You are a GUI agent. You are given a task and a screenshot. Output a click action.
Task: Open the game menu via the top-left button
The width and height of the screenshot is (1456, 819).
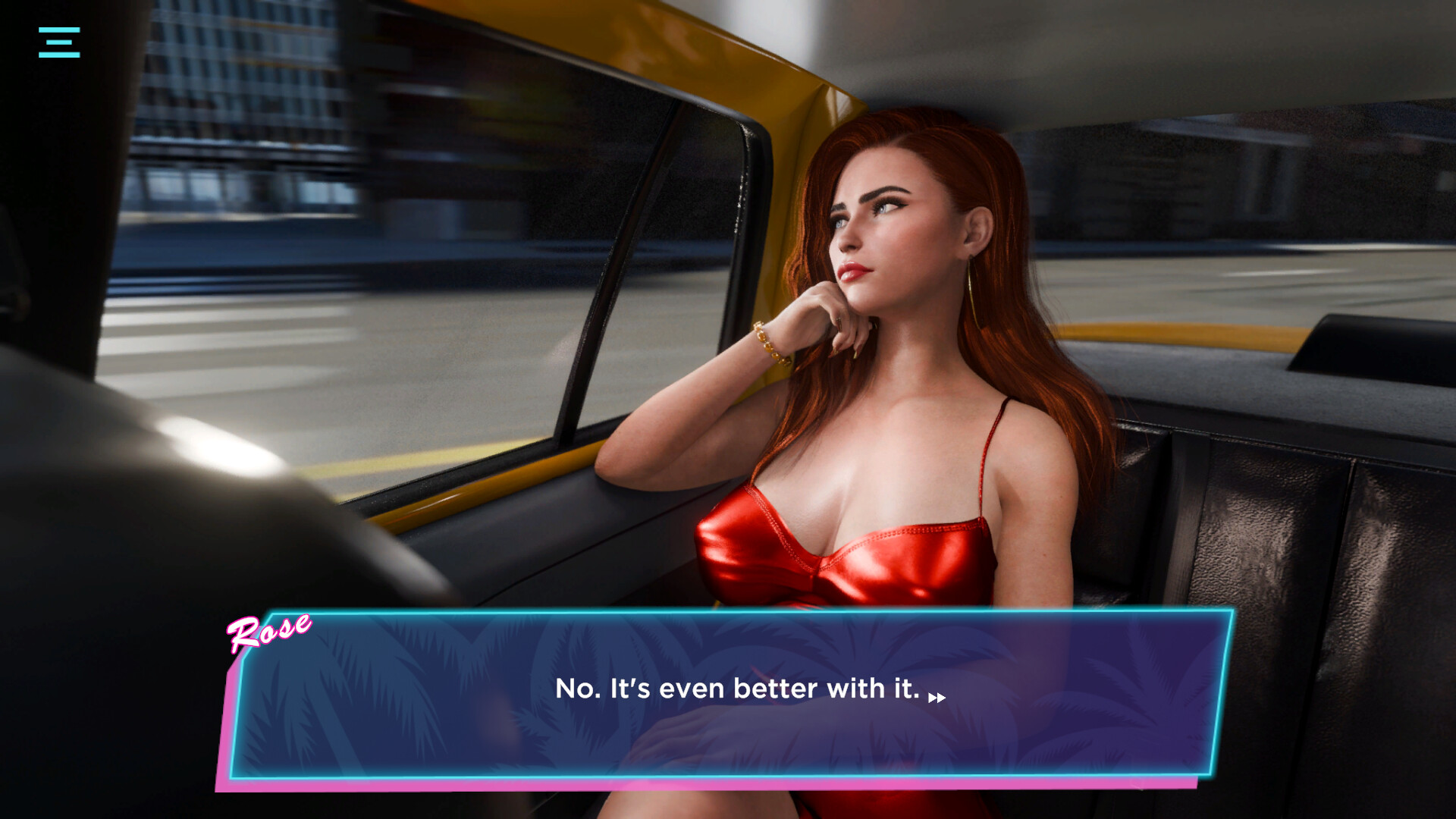tap(60, 43)
